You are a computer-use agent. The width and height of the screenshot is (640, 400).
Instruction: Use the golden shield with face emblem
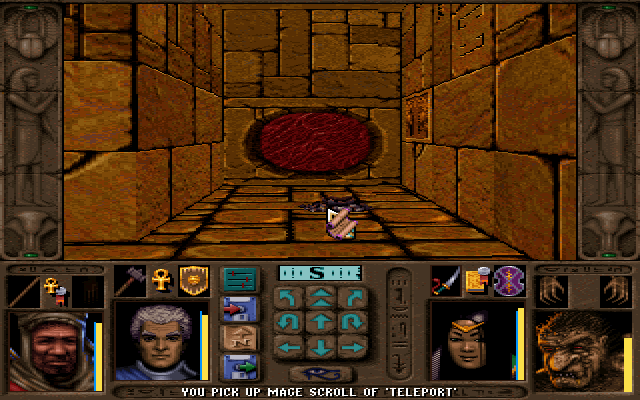(192, 282)
